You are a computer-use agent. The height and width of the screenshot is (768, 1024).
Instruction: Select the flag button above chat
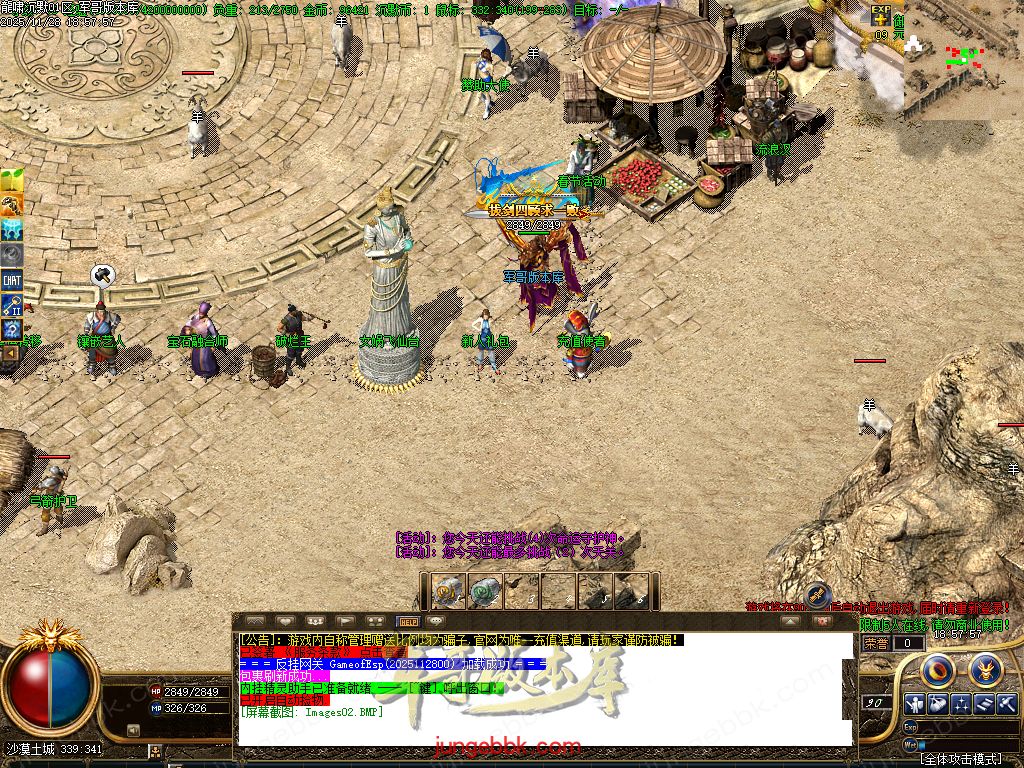point(345,621)
